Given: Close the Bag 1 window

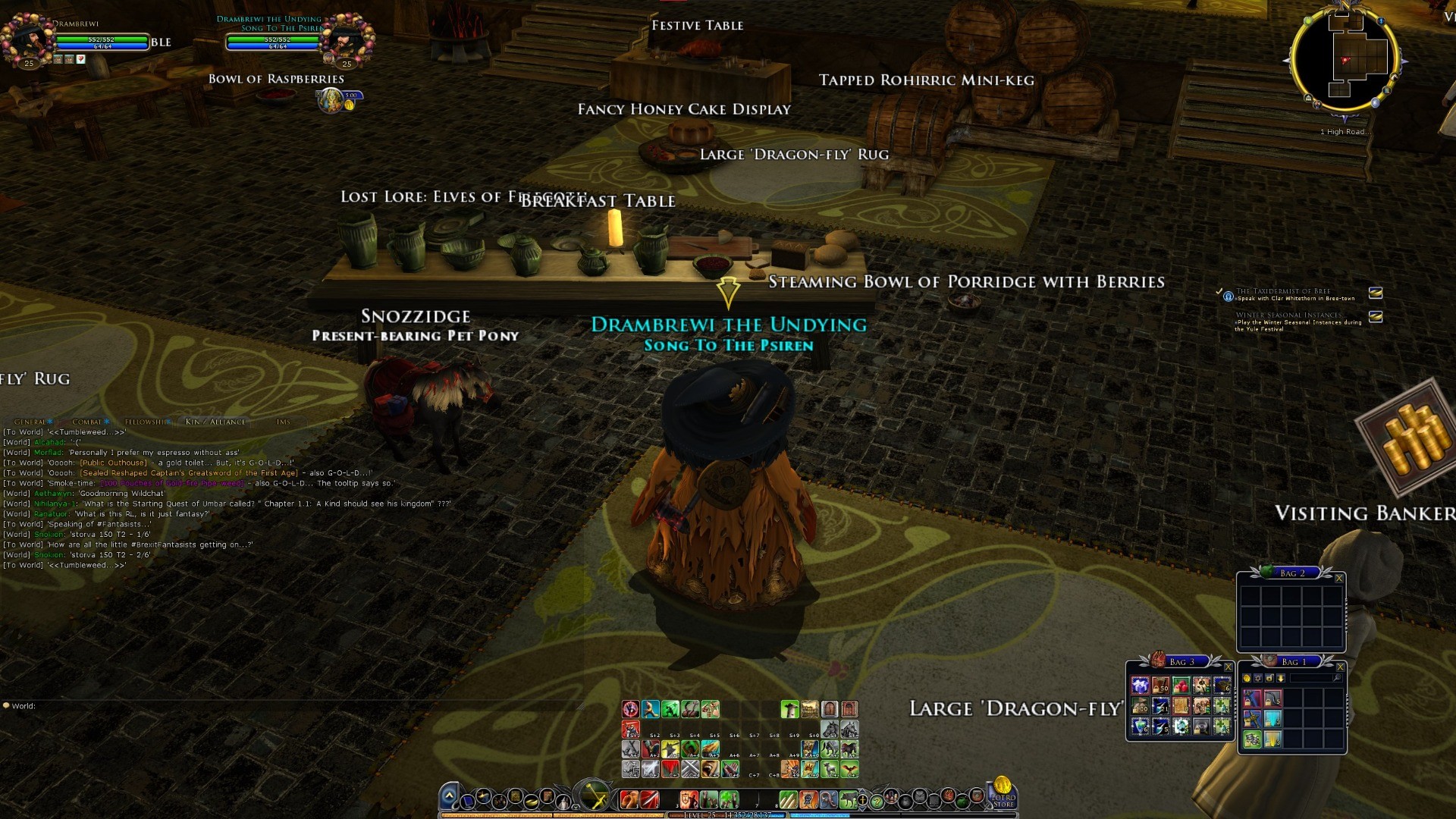Looking at the screenshot, I should [1340, 667].
